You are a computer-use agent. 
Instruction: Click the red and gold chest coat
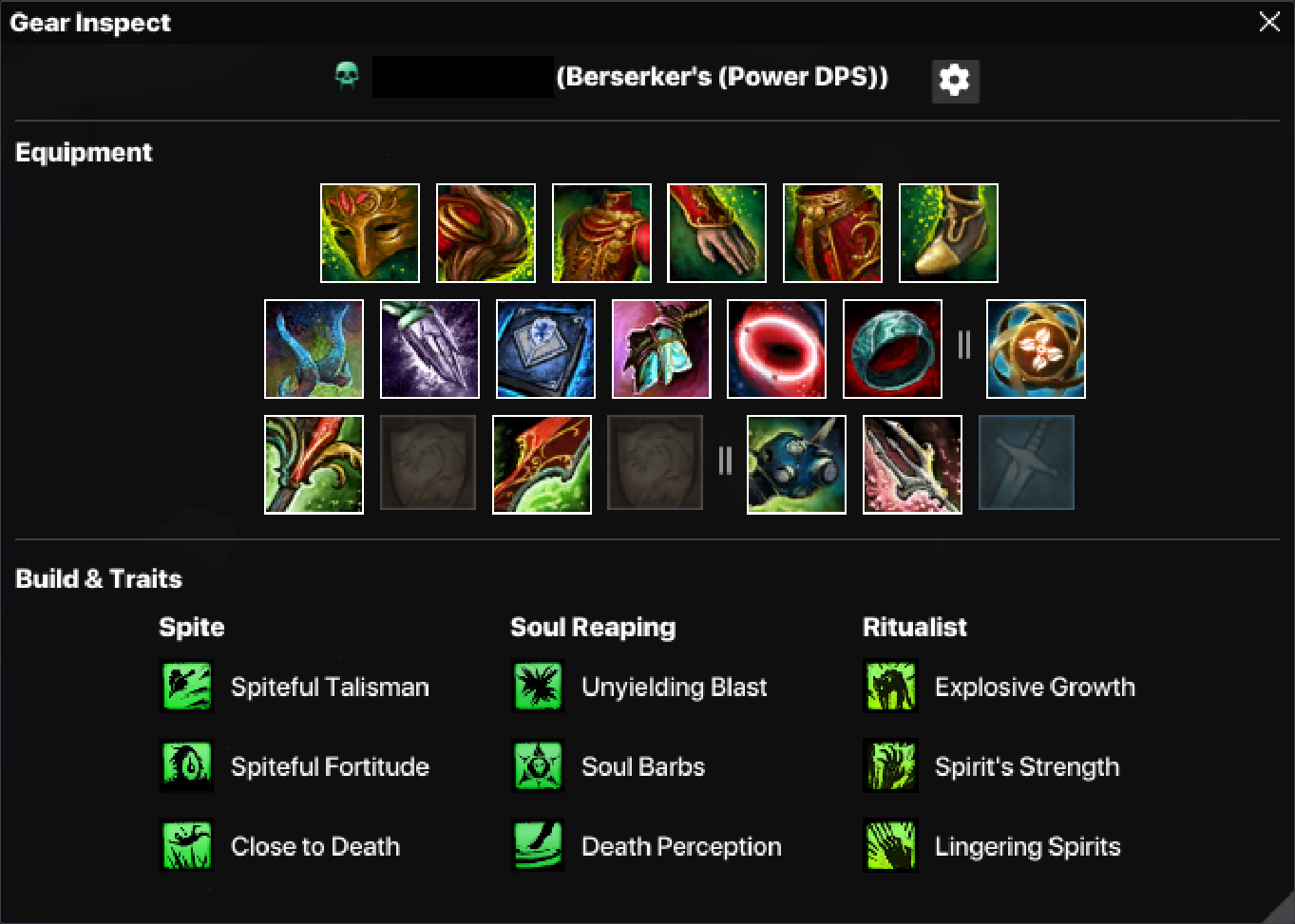[601, 234]
